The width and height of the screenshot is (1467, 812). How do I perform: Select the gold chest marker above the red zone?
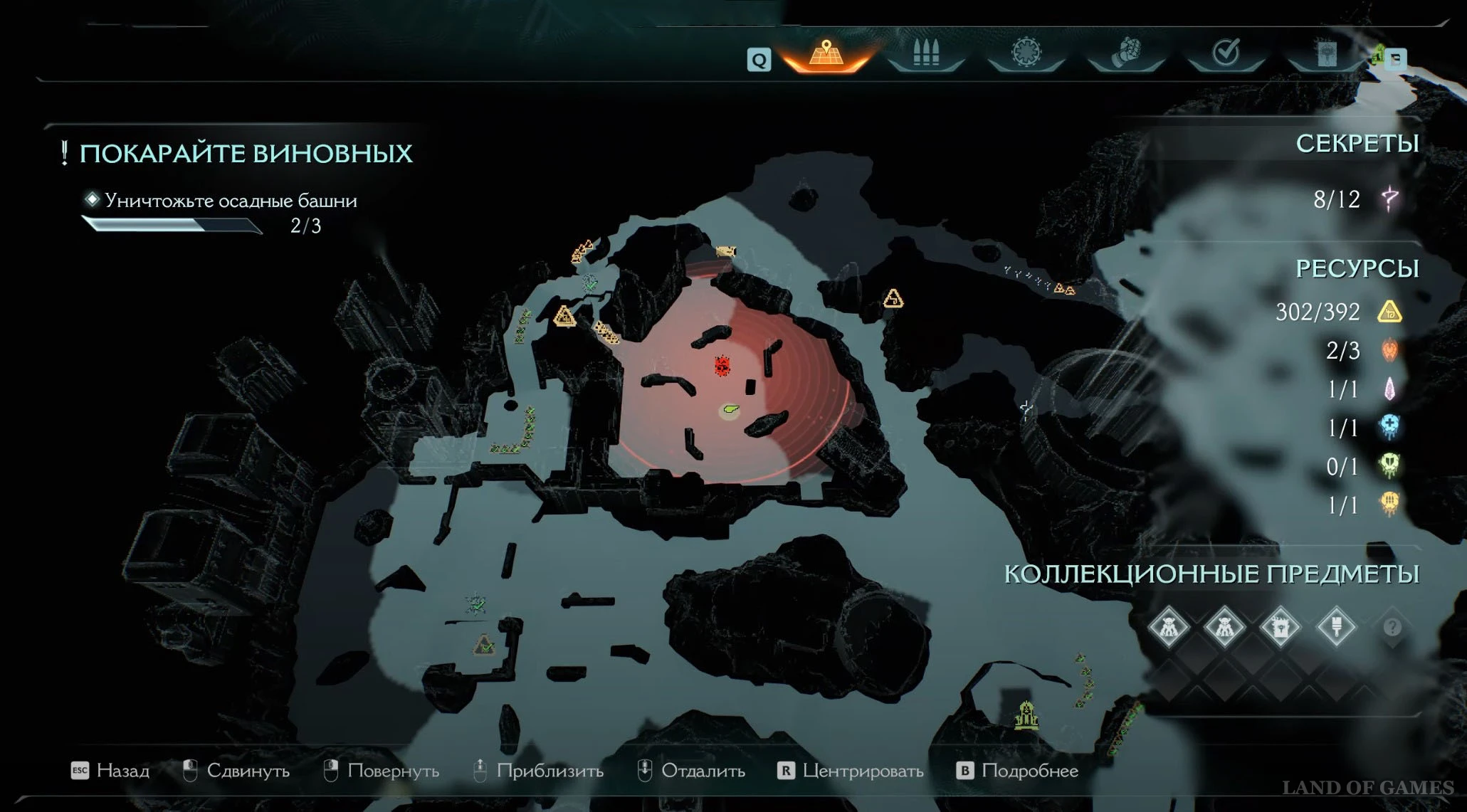[x=726, y=251]
